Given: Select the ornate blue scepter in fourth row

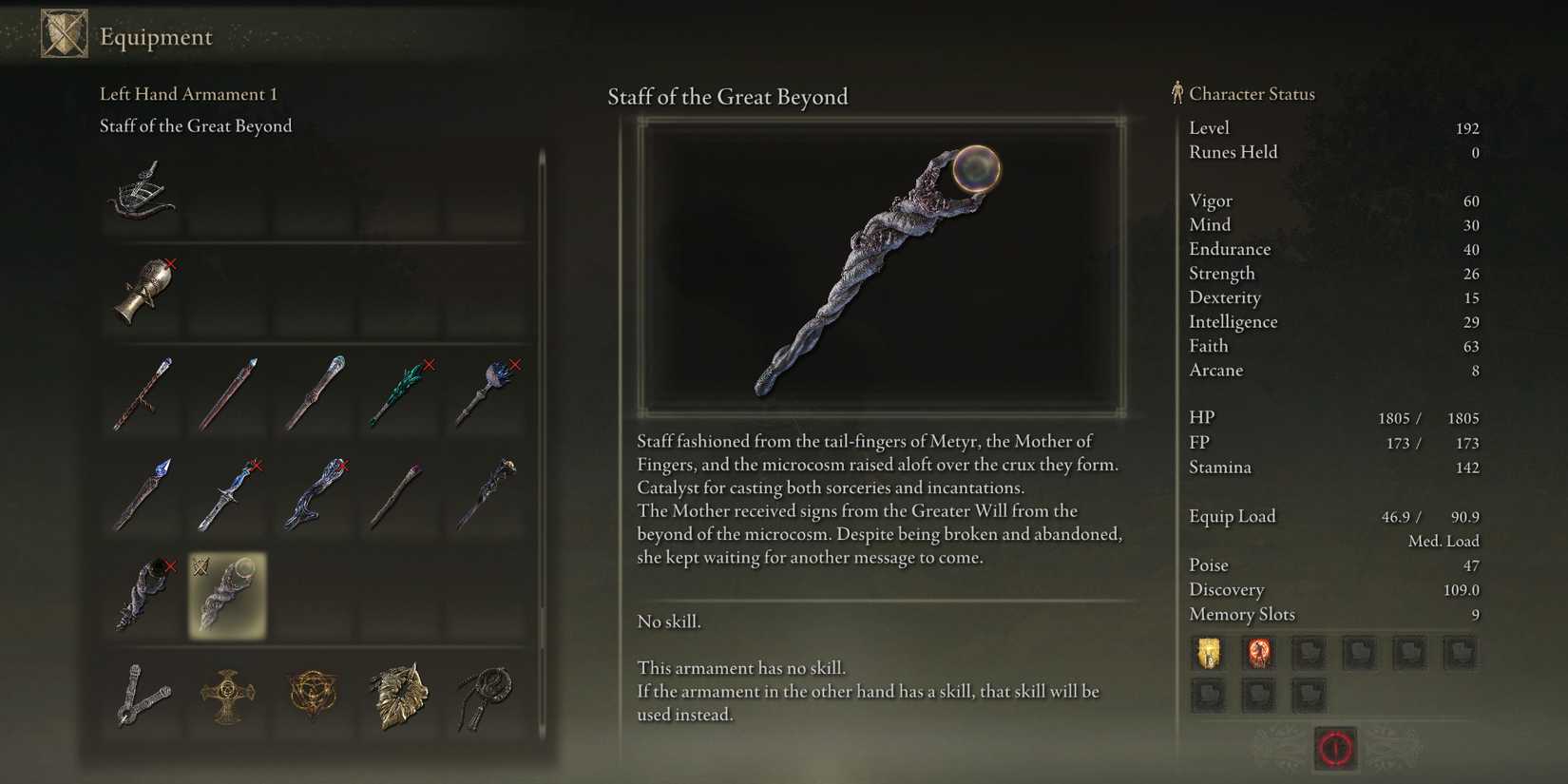Looking at the screenshot, I should [x=228, y=491].
